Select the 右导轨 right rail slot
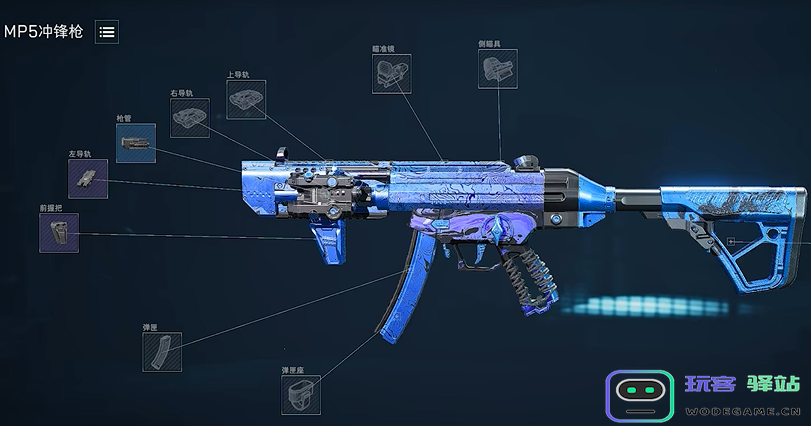This screenshot has width=811, height=426. pos(189,118)
